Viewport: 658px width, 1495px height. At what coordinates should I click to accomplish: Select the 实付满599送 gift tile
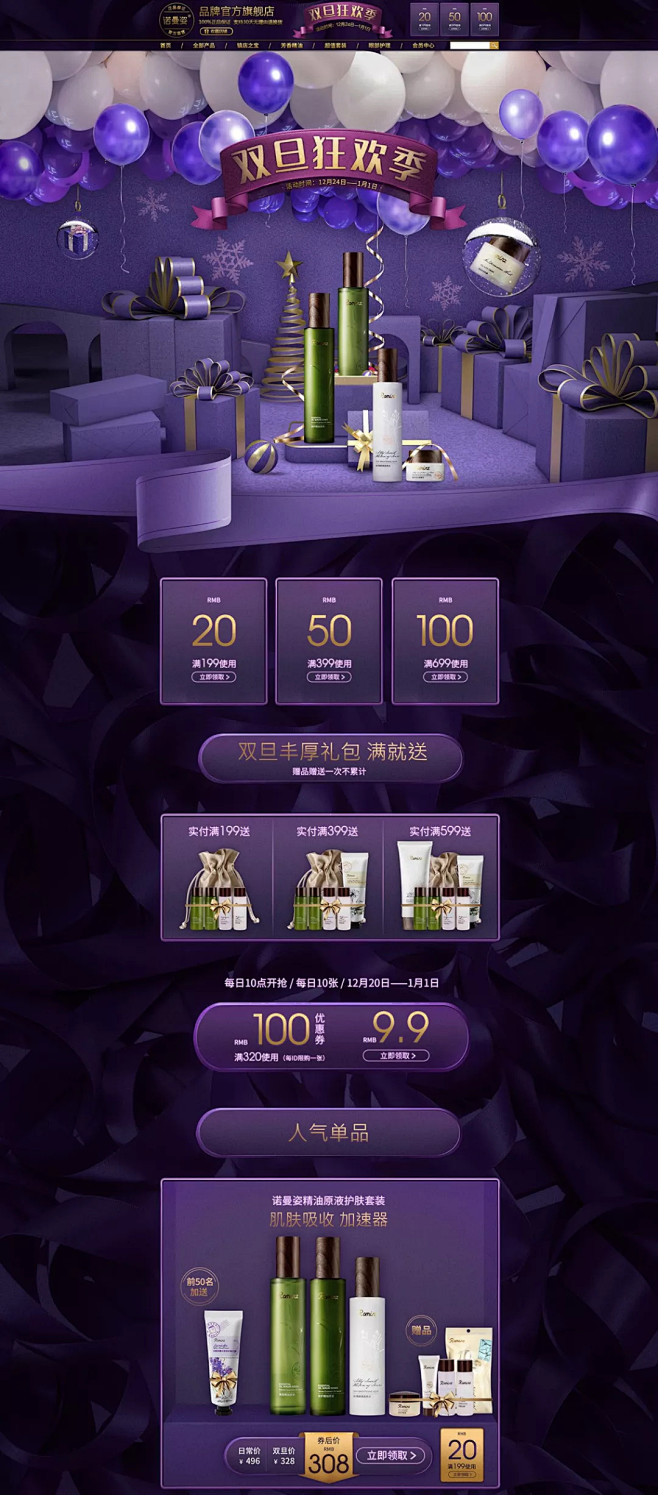coord(440,877)
